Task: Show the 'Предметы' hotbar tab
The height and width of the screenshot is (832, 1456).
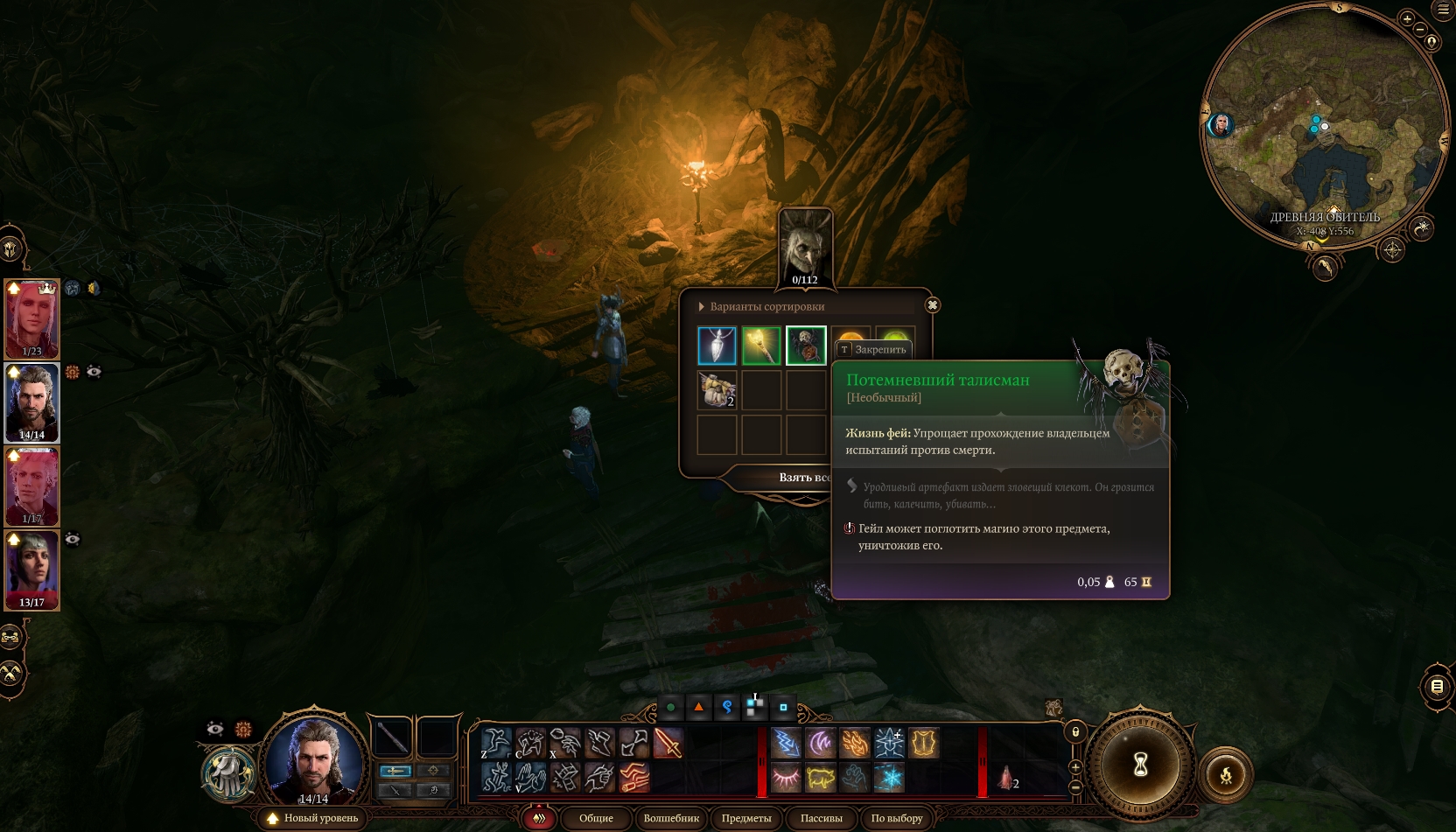Action: pyautogui.click(x=746, y=819)
